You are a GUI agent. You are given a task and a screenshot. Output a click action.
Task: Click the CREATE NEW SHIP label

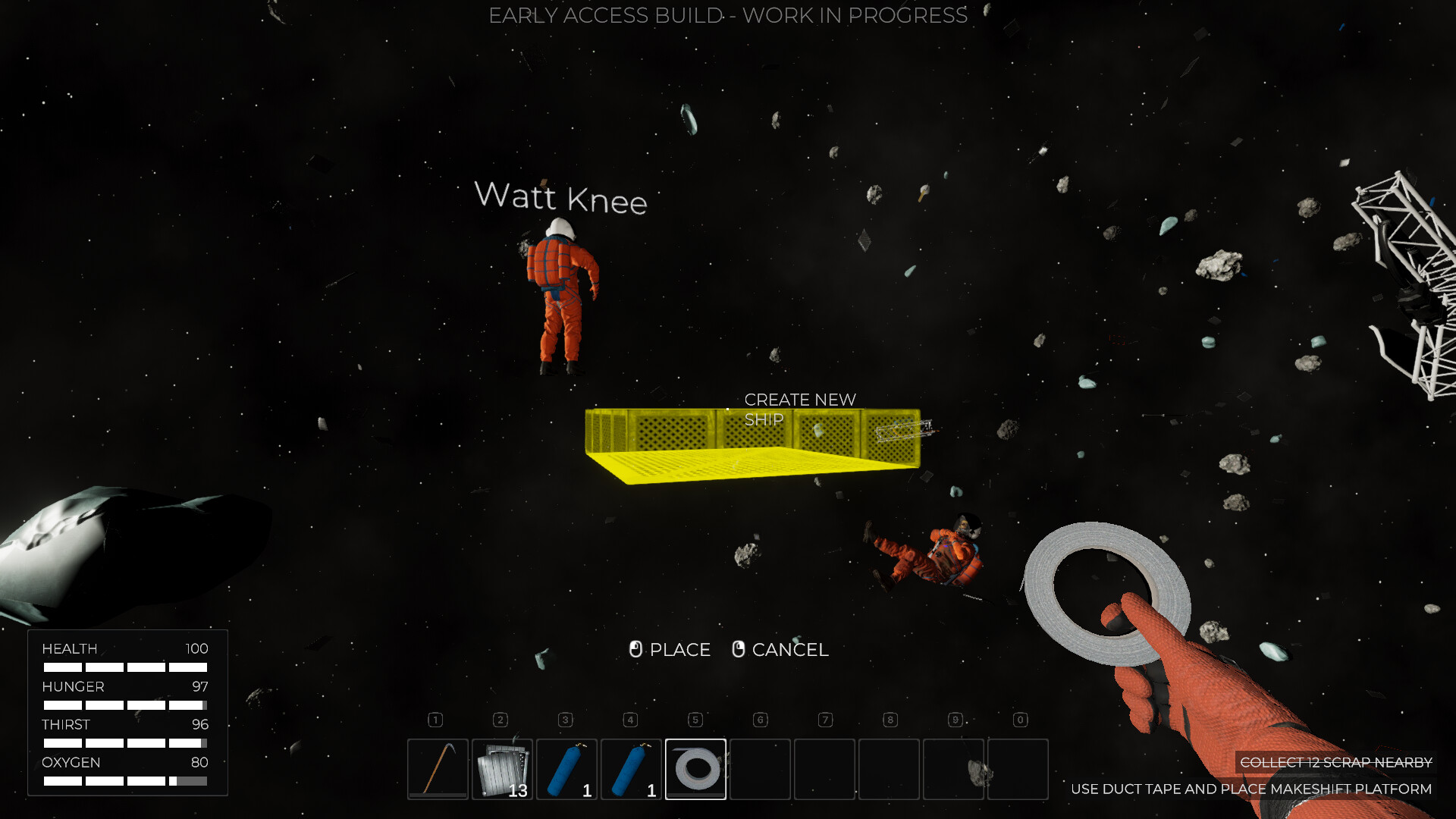[800, 409]
